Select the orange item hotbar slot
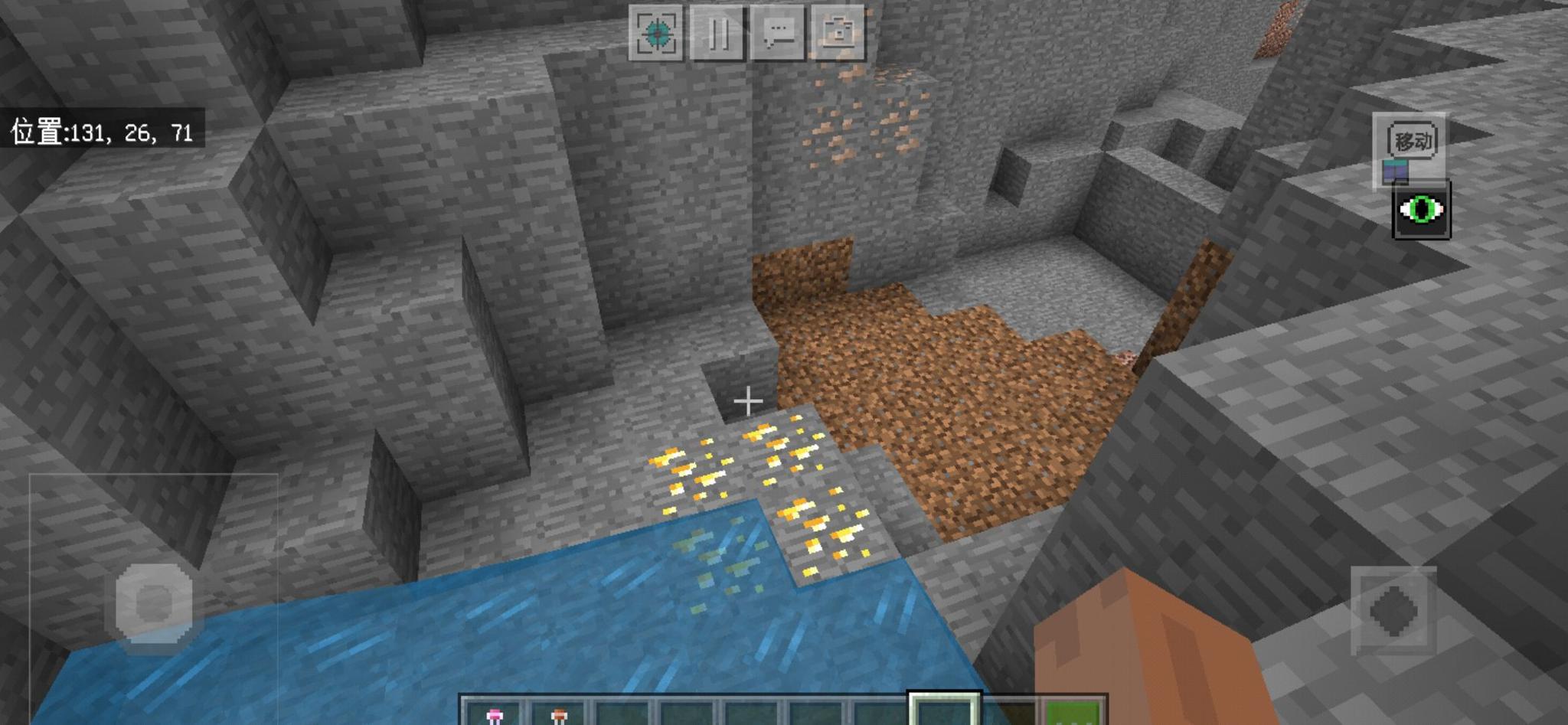Image resolution: width=1568 pixels, height=725 pixels. (x=559, y=714)
